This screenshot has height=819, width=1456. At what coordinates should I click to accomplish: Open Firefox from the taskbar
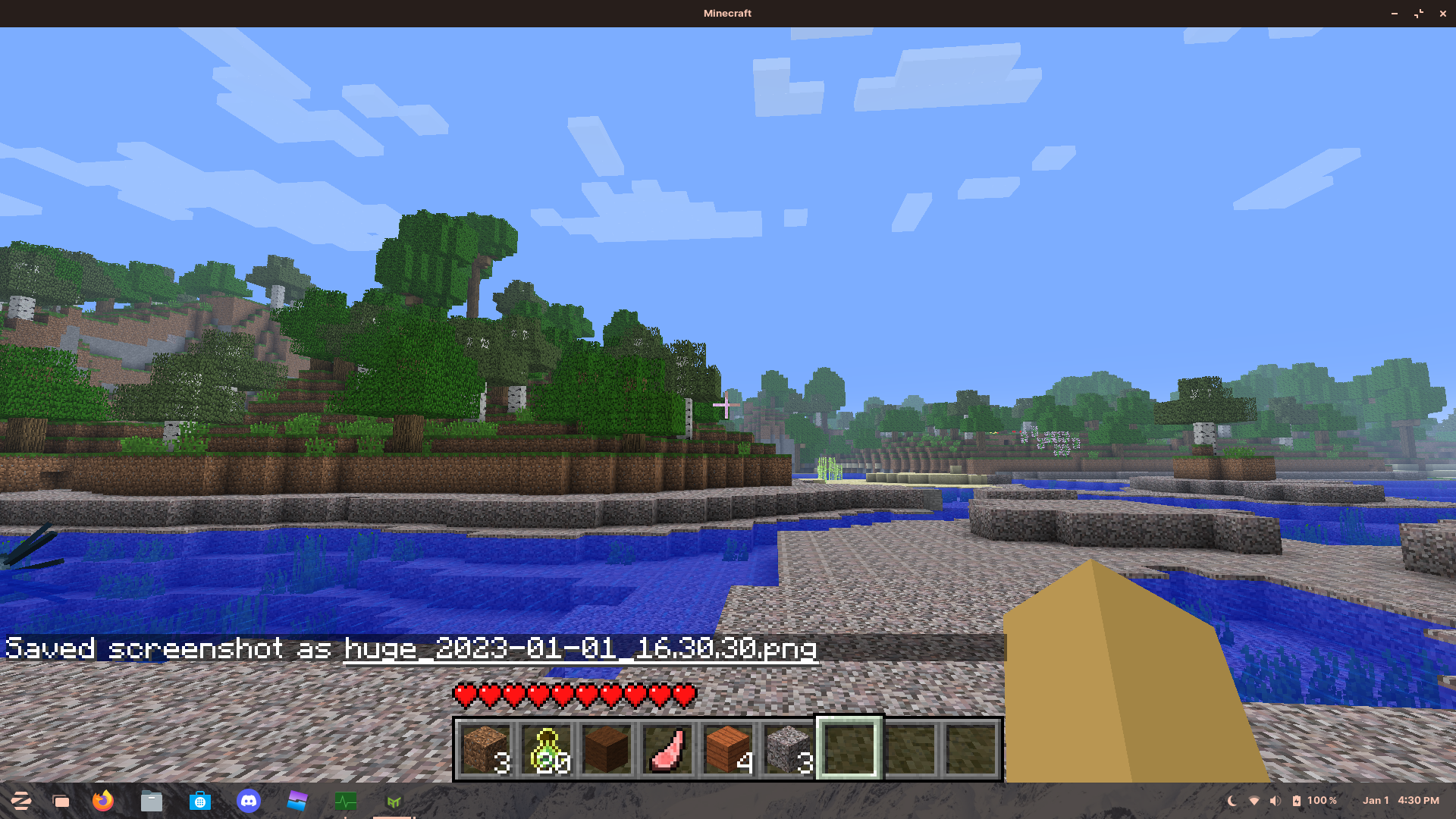pos(103,800)
